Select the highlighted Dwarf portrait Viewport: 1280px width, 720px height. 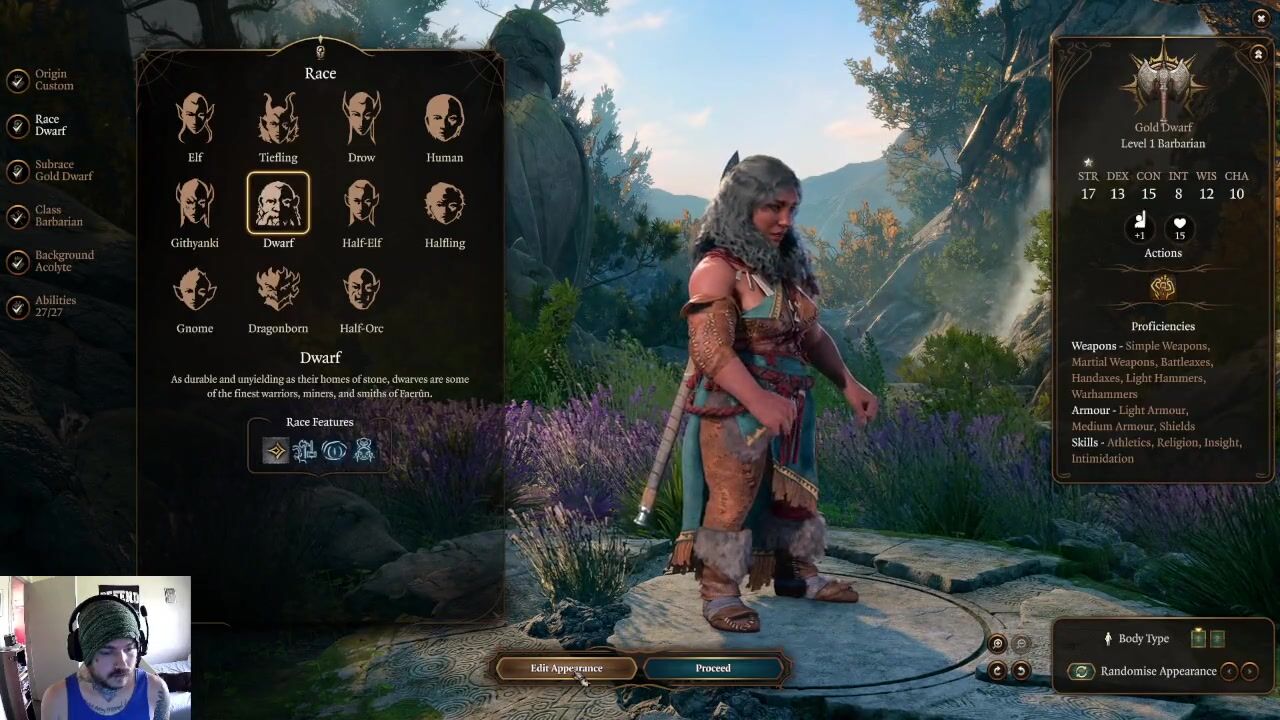coord(278,204)
